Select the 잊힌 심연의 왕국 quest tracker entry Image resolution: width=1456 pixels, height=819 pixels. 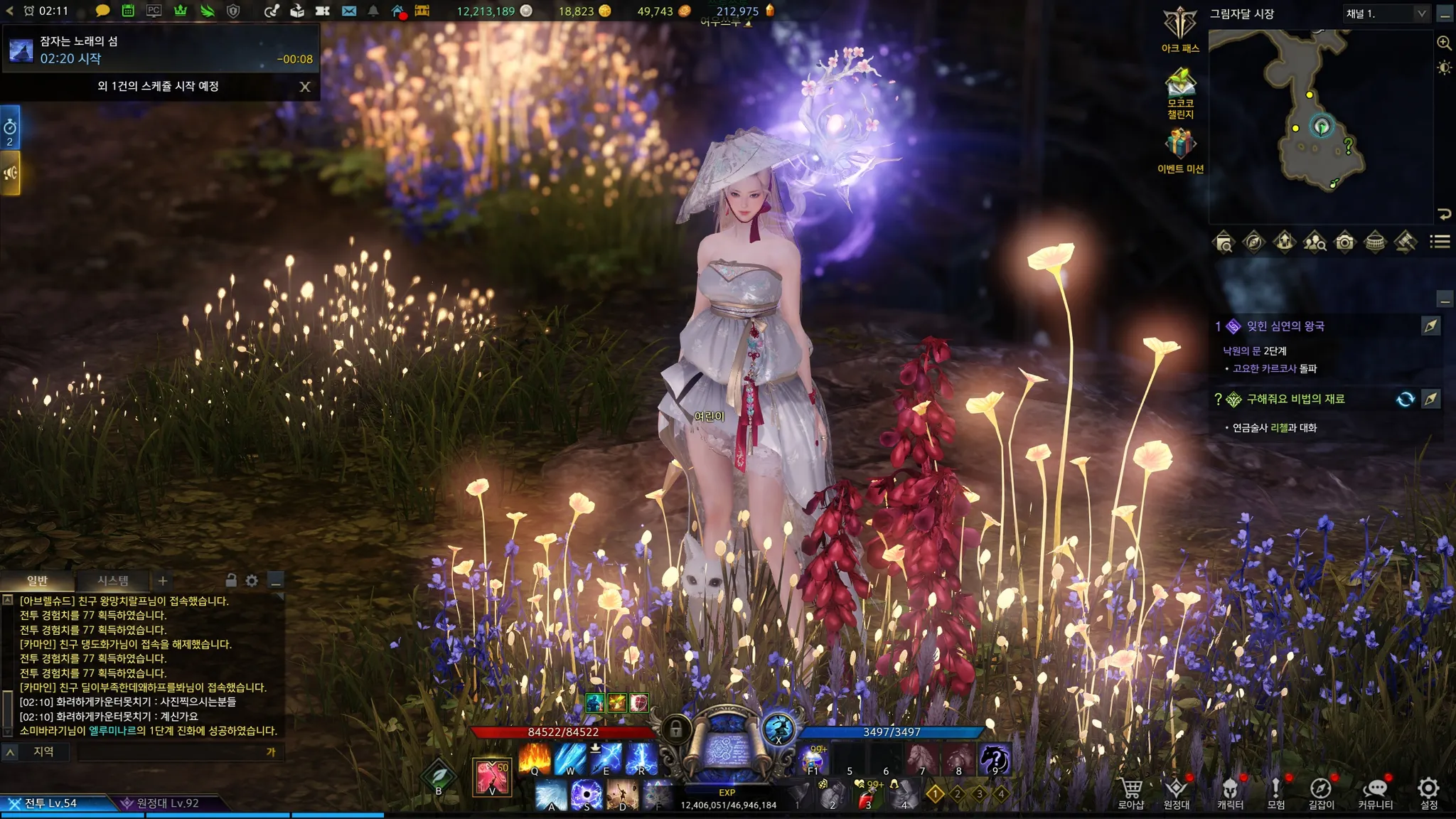[1285, 326]
